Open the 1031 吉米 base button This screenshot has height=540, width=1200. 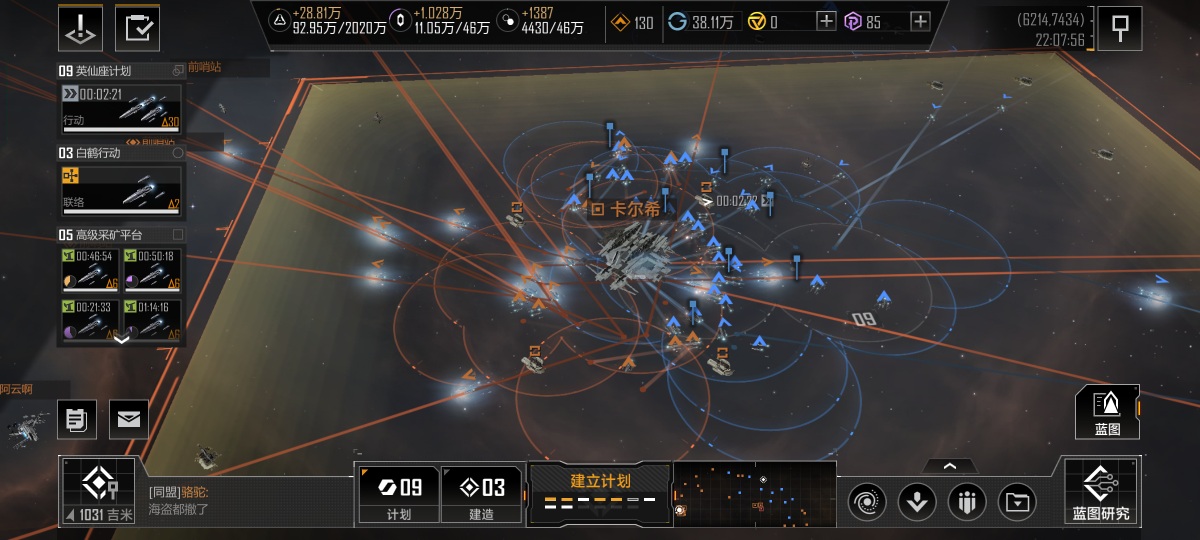point(96,491)
